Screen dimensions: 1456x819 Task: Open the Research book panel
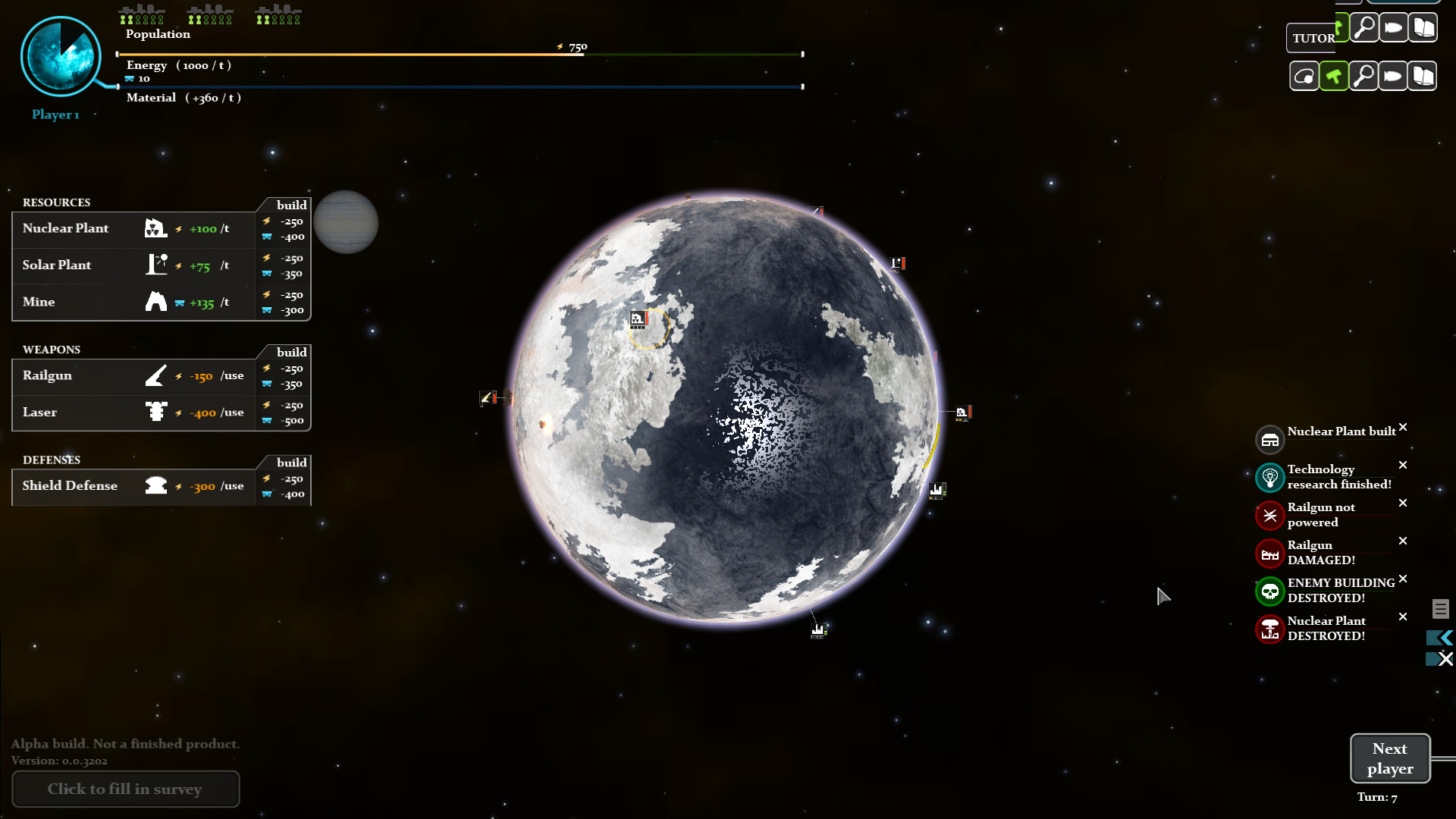tap(1424, 75)
